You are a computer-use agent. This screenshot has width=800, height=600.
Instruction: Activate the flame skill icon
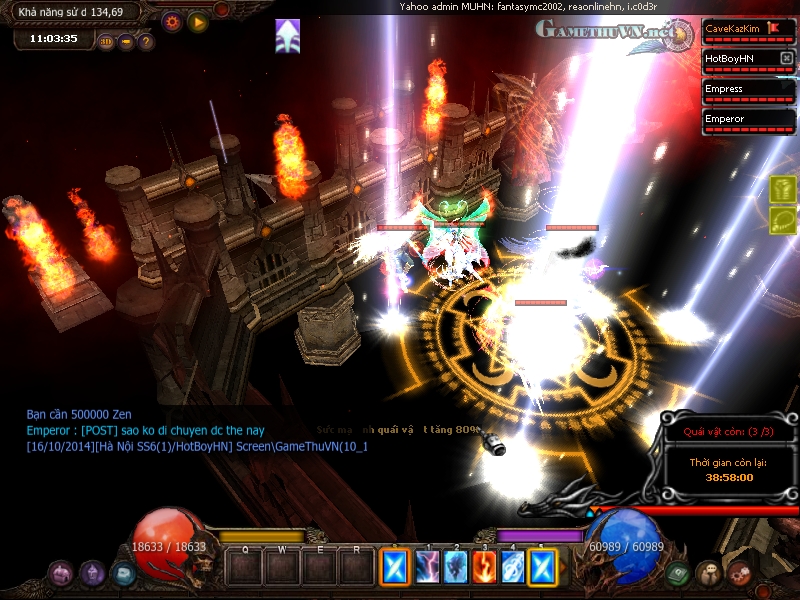485,567
